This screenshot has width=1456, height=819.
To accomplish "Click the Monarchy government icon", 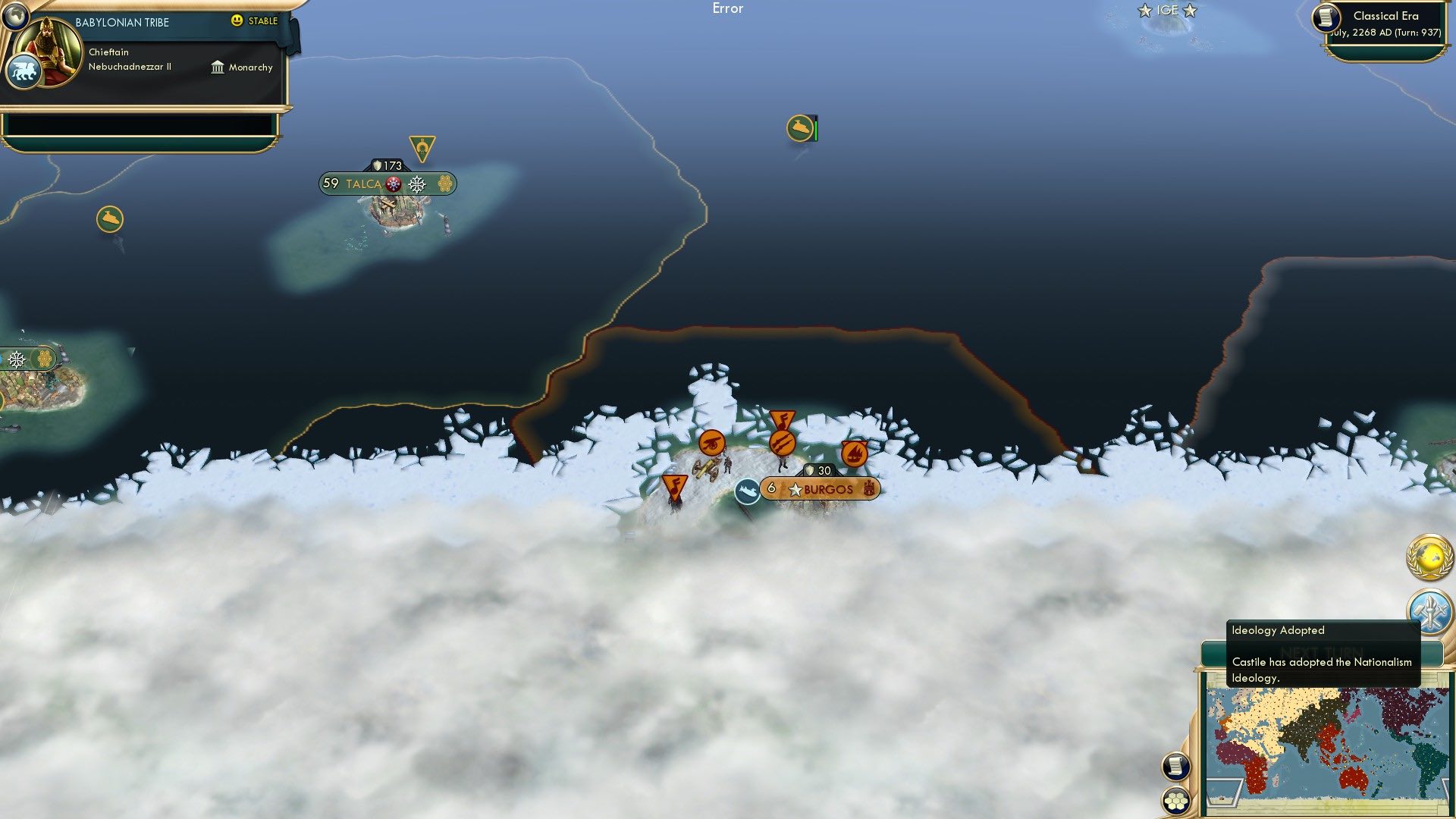I will point(218,67).
